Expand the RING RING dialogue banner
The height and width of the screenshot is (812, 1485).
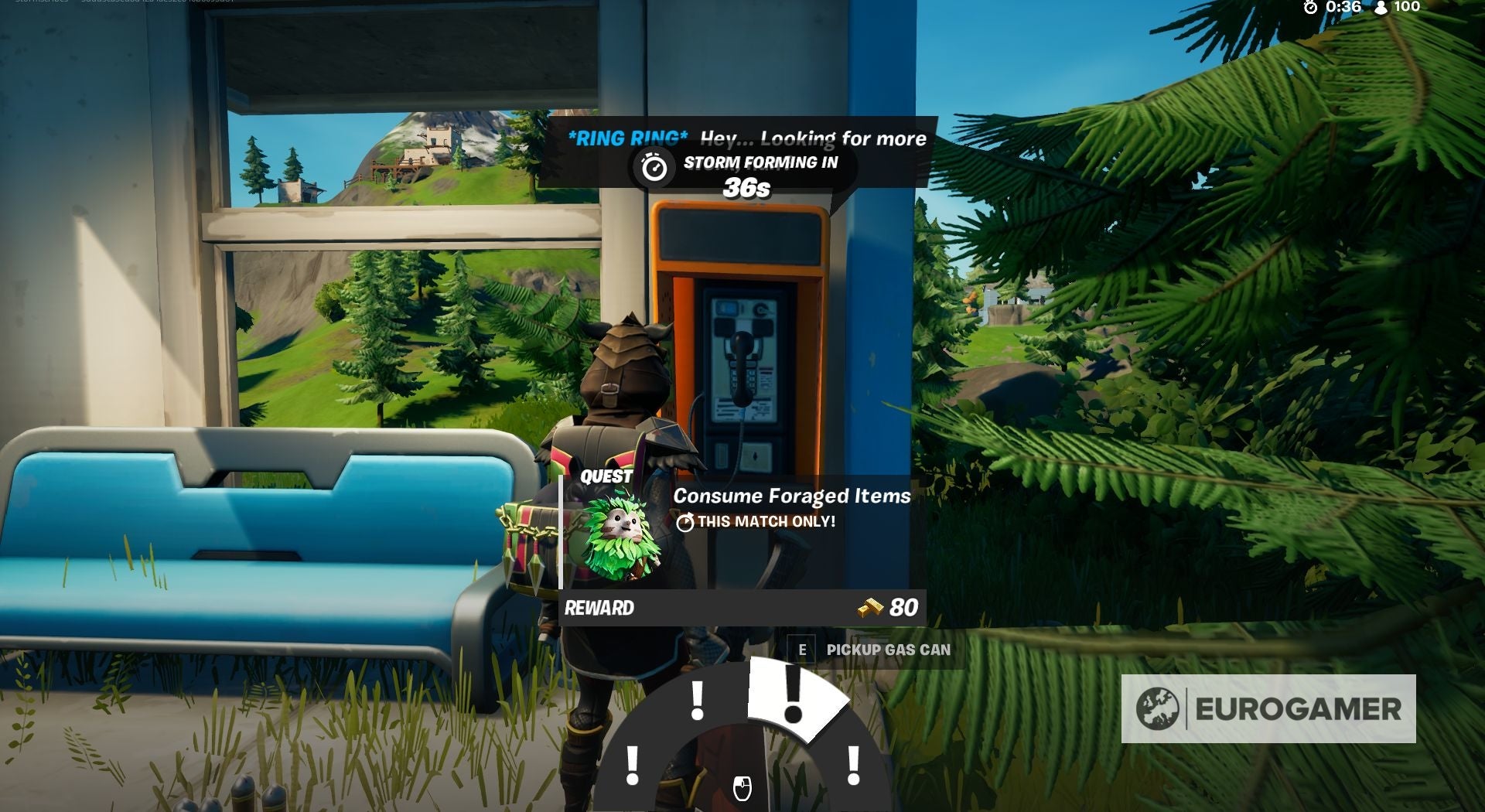(x=748, y=139)
